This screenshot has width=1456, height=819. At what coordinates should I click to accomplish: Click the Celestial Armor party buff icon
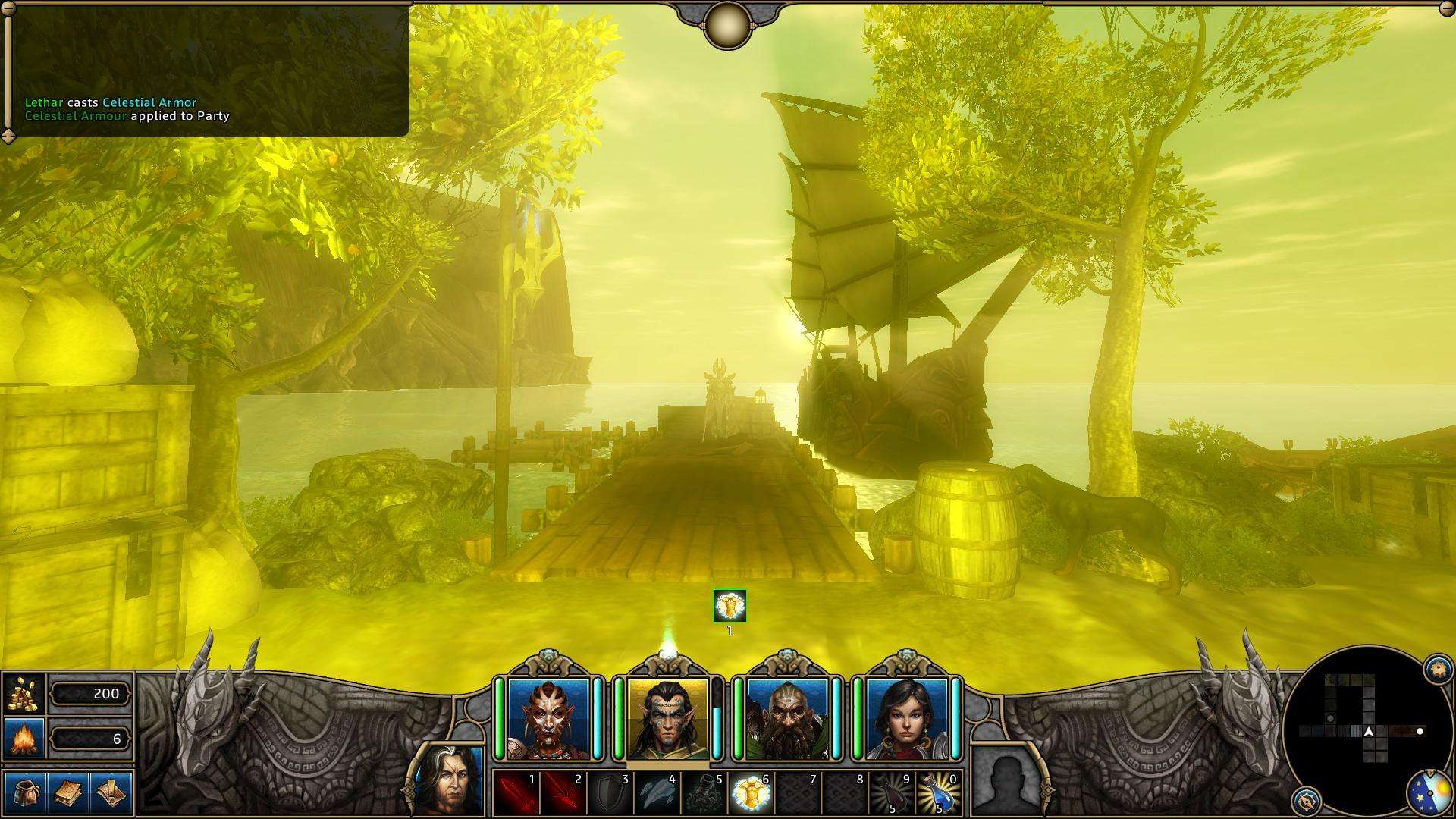point(730,605)
